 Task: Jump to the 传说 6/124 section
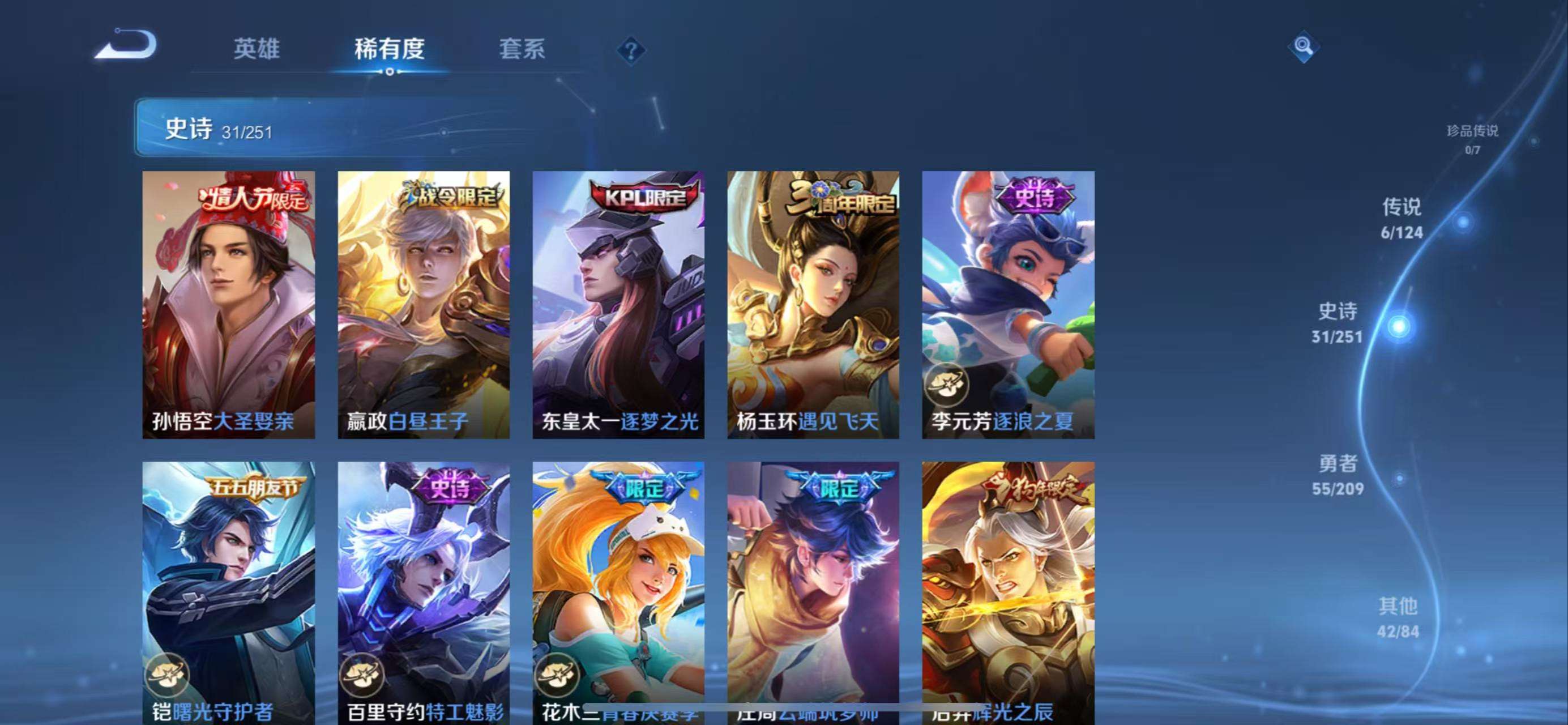pyautogui.click(x=1402, y=219)
